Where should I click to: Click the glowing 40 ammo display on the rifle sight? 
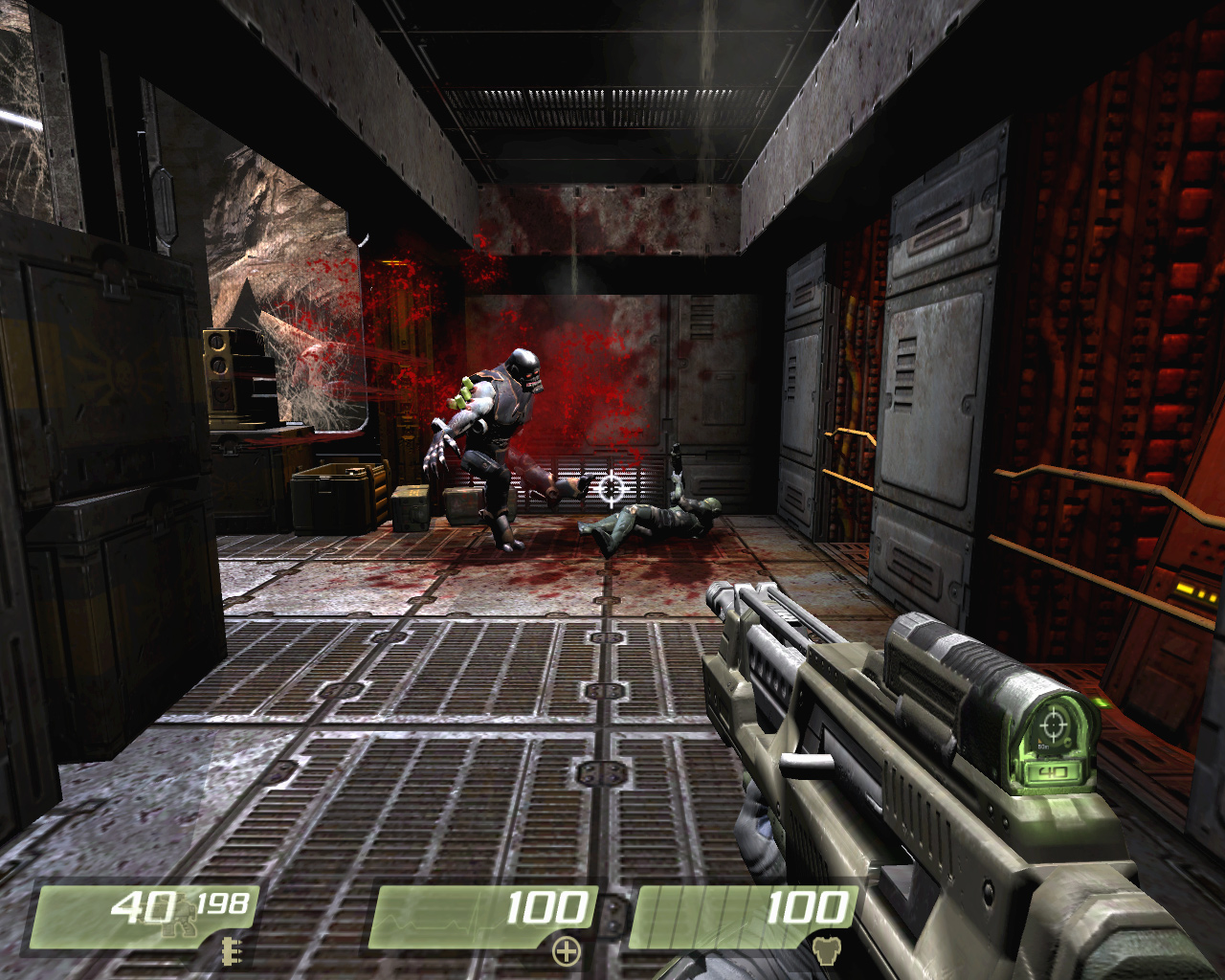pyautogui.click(x=1054, y=771)
